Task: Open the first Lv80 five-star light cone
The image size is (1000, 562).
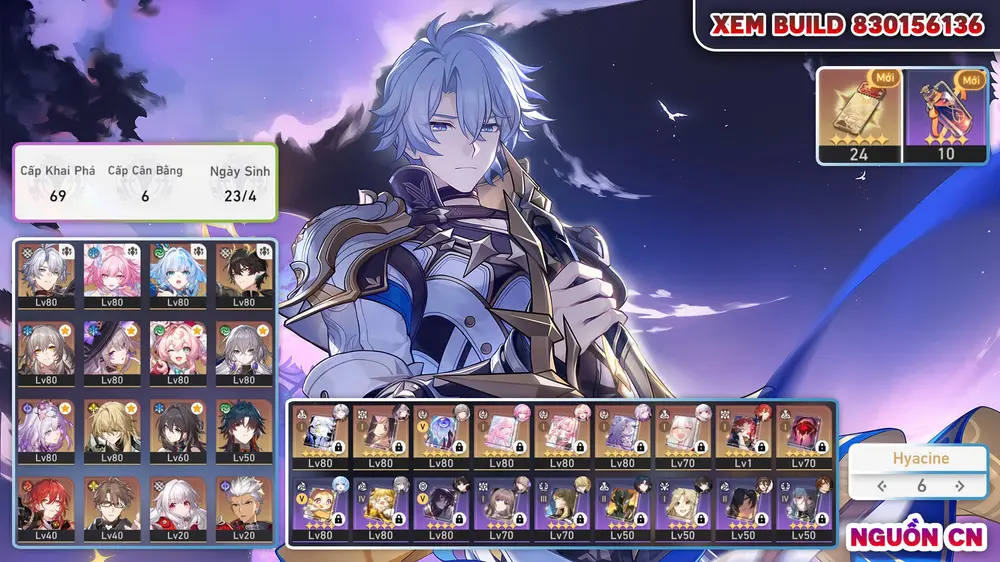Action: pos(320,434)
